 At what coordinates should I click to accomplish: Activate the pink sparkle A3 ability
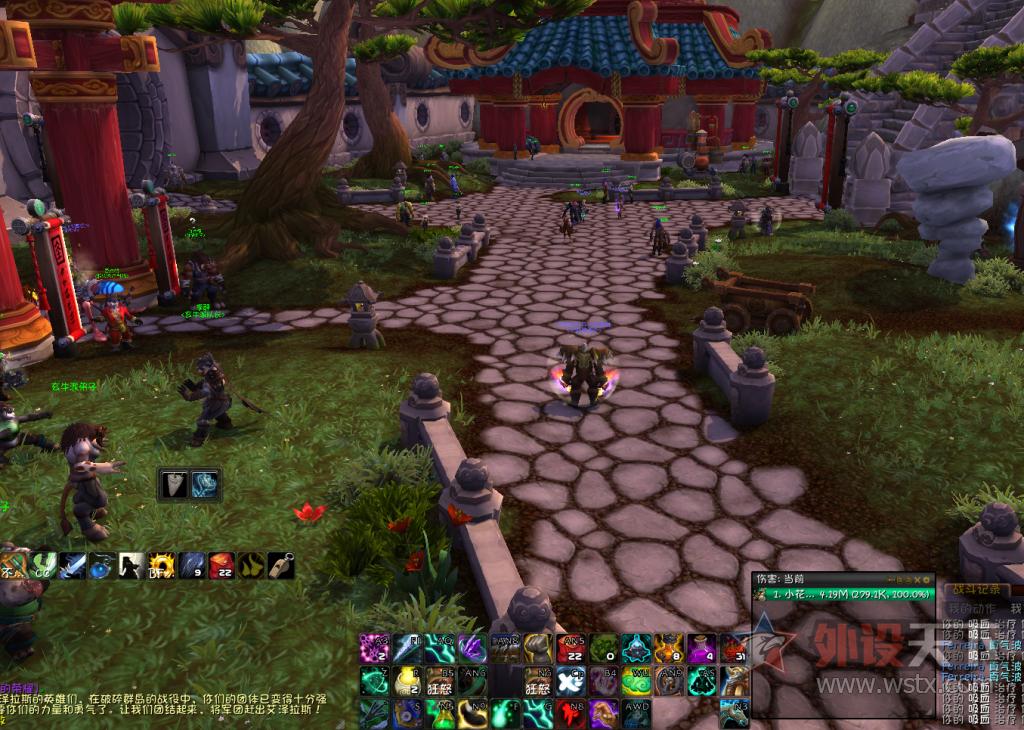coord(374,648)
